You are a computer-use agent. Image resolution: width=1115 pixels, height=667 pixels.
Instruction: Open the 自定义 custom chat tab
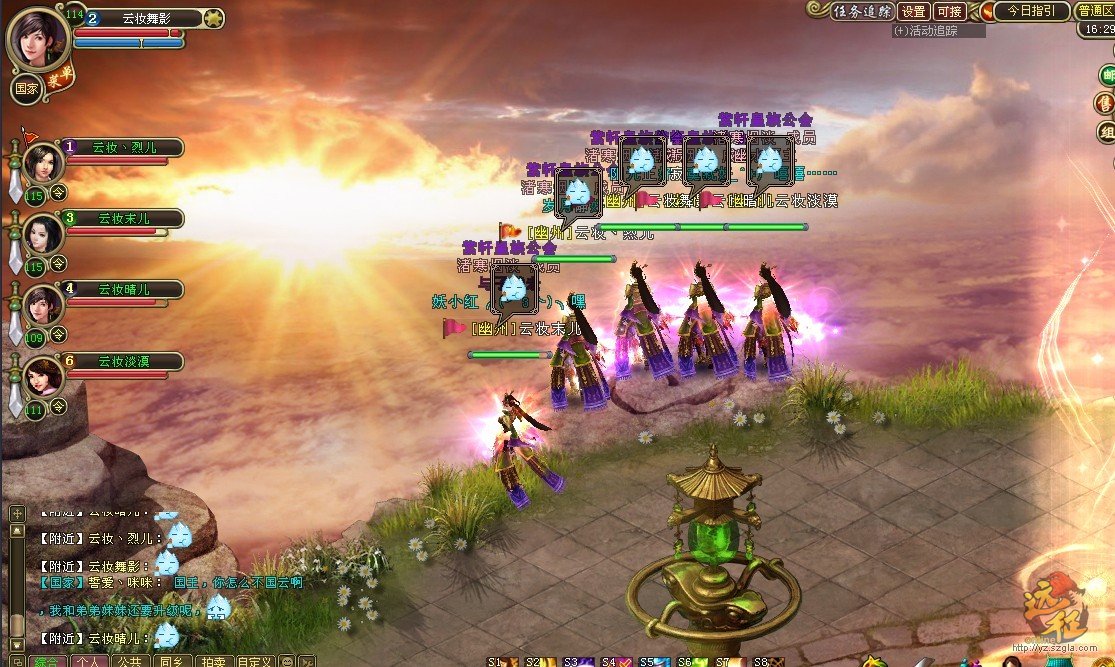tap(254, 661)
